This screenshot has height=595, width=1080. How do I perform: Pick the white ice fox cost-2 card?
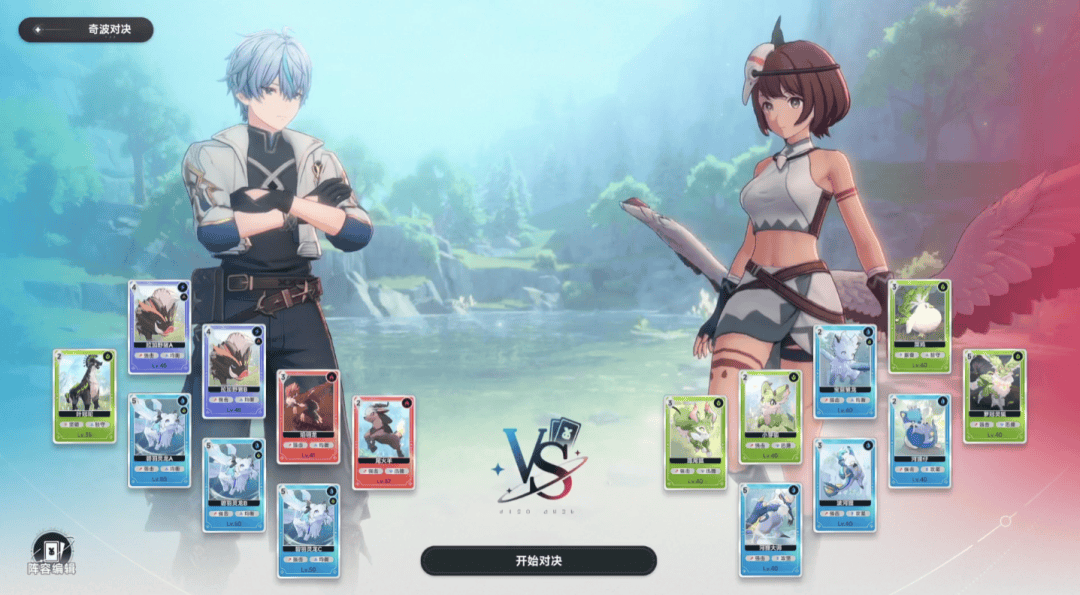click(845, 370)
